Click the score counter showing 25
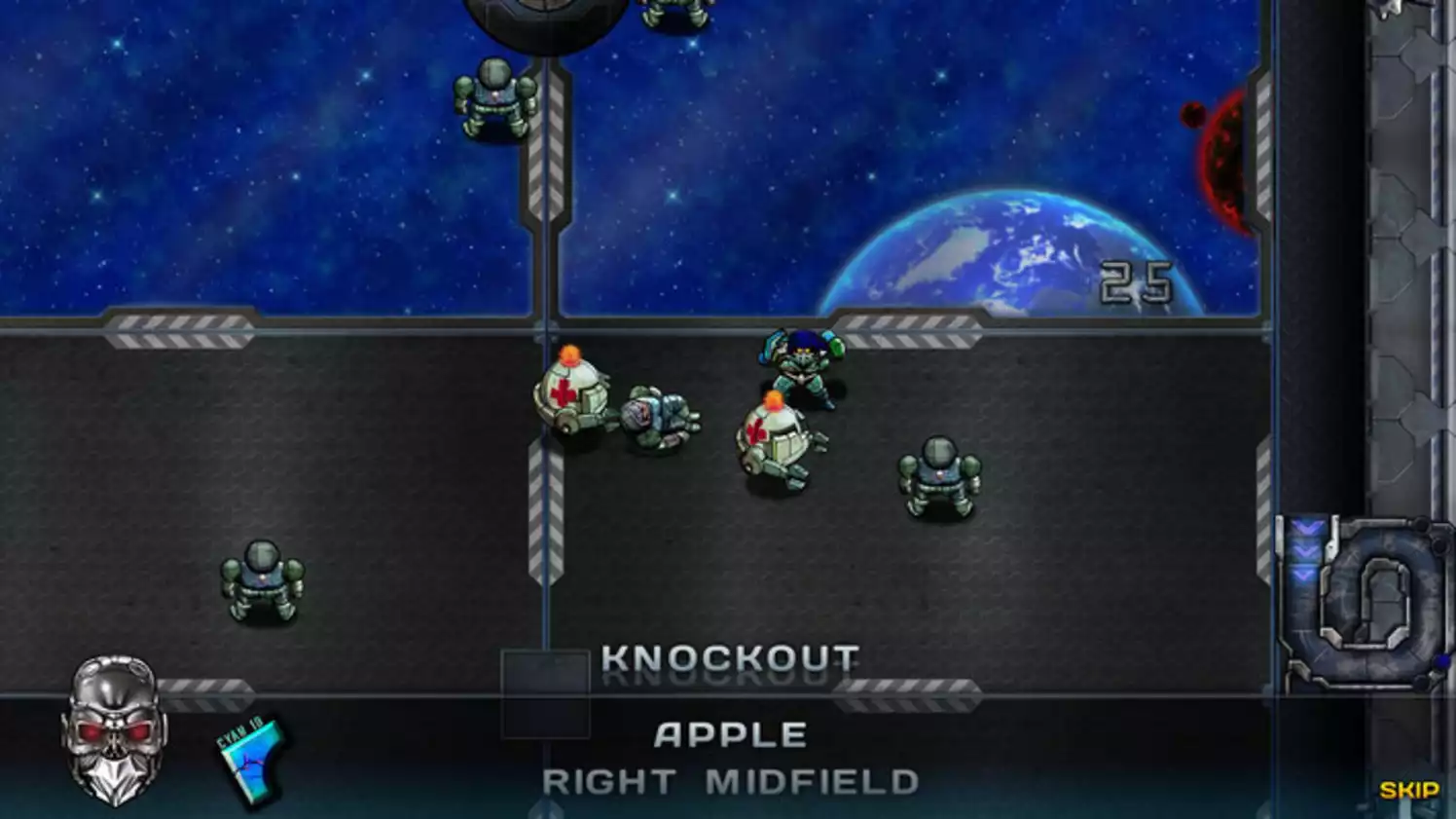 (x=1139, y=280)
